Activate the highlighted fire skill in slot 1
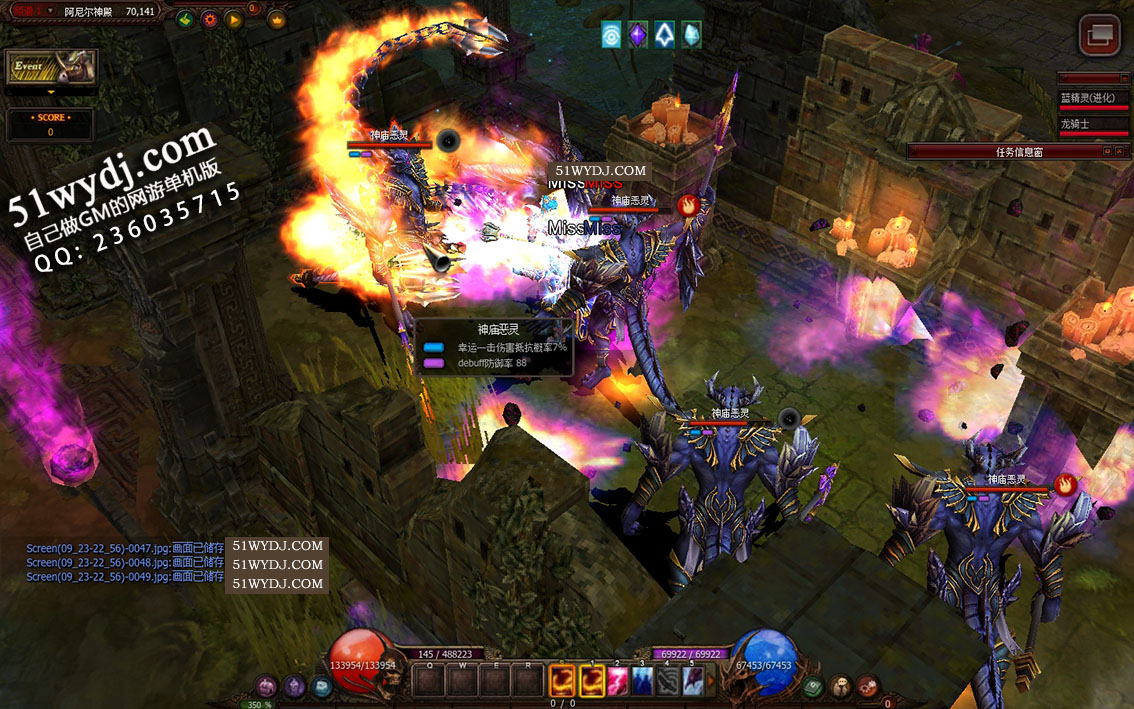 click(593, 681)
